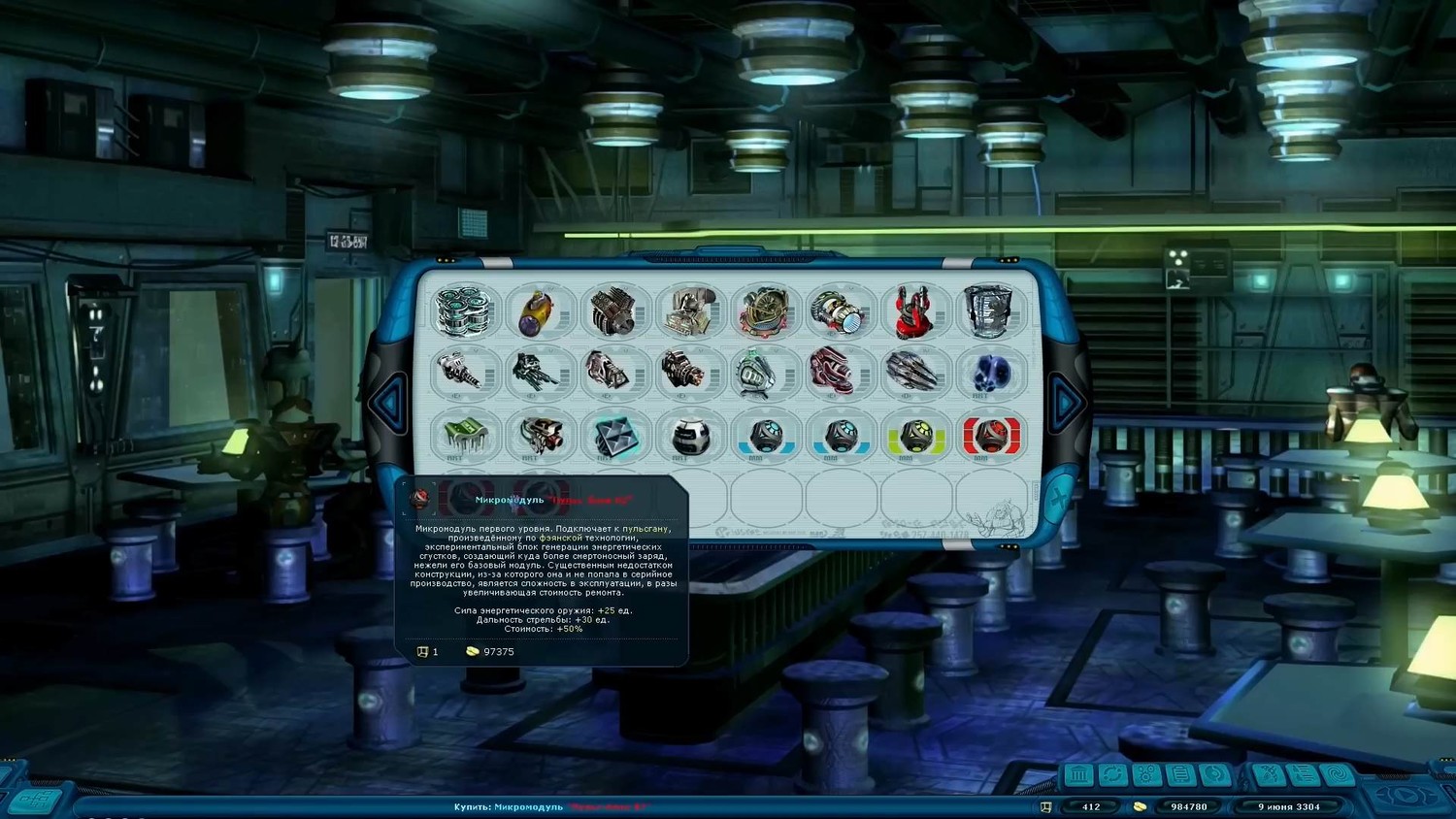Choose the green microchip artifact

point(465,434)
